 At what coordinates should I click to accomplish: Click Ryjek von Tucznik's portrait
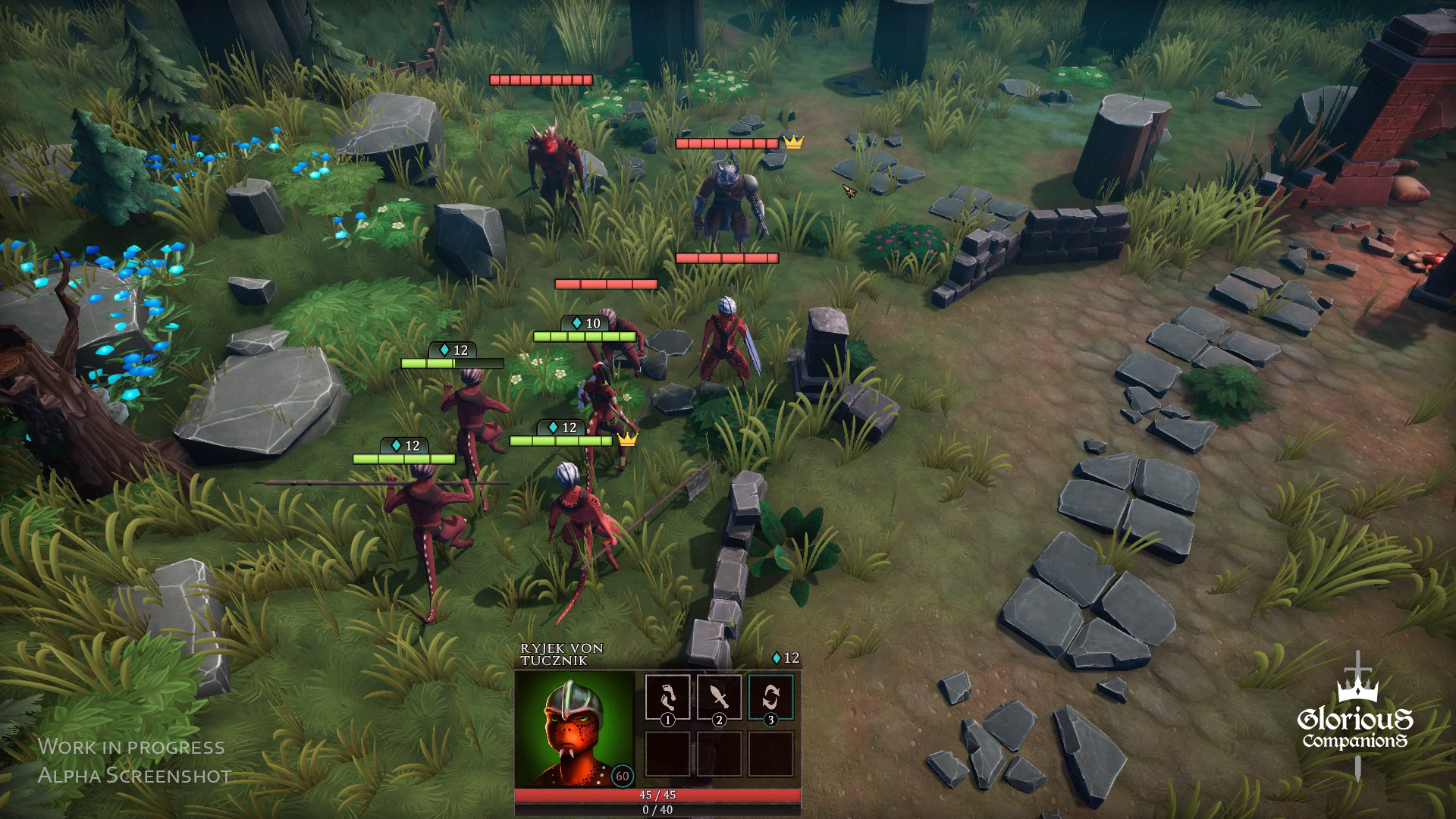pos(574,730)
